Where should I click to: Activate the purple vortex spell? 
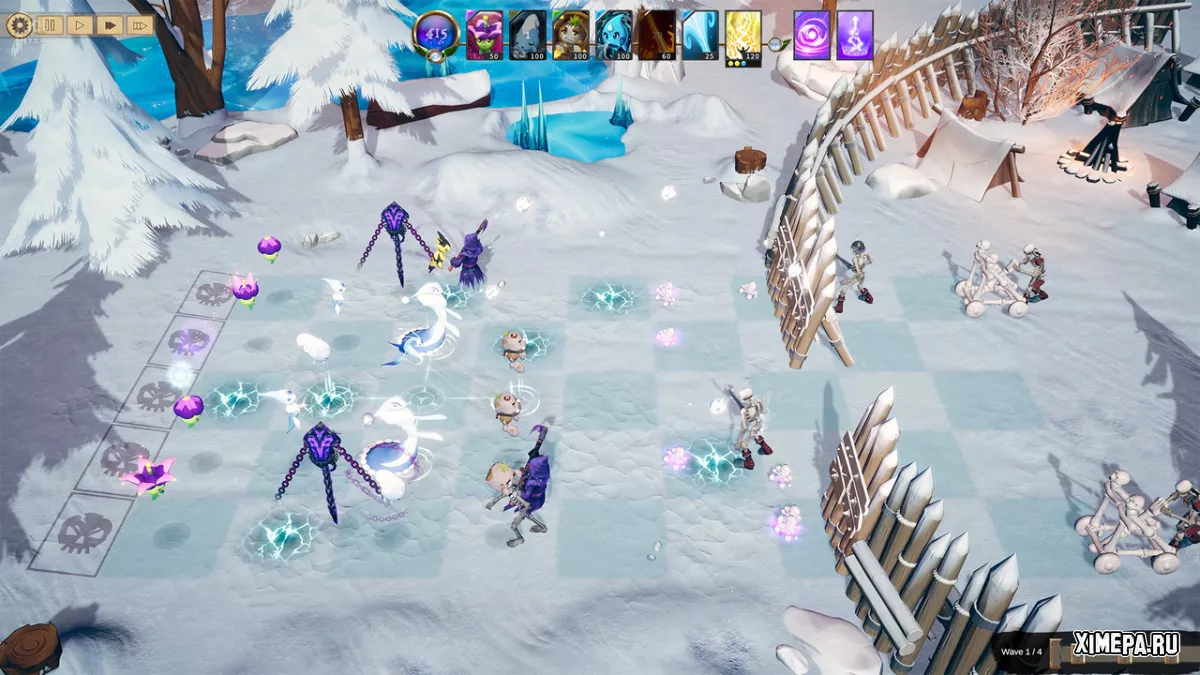point(812,35)
